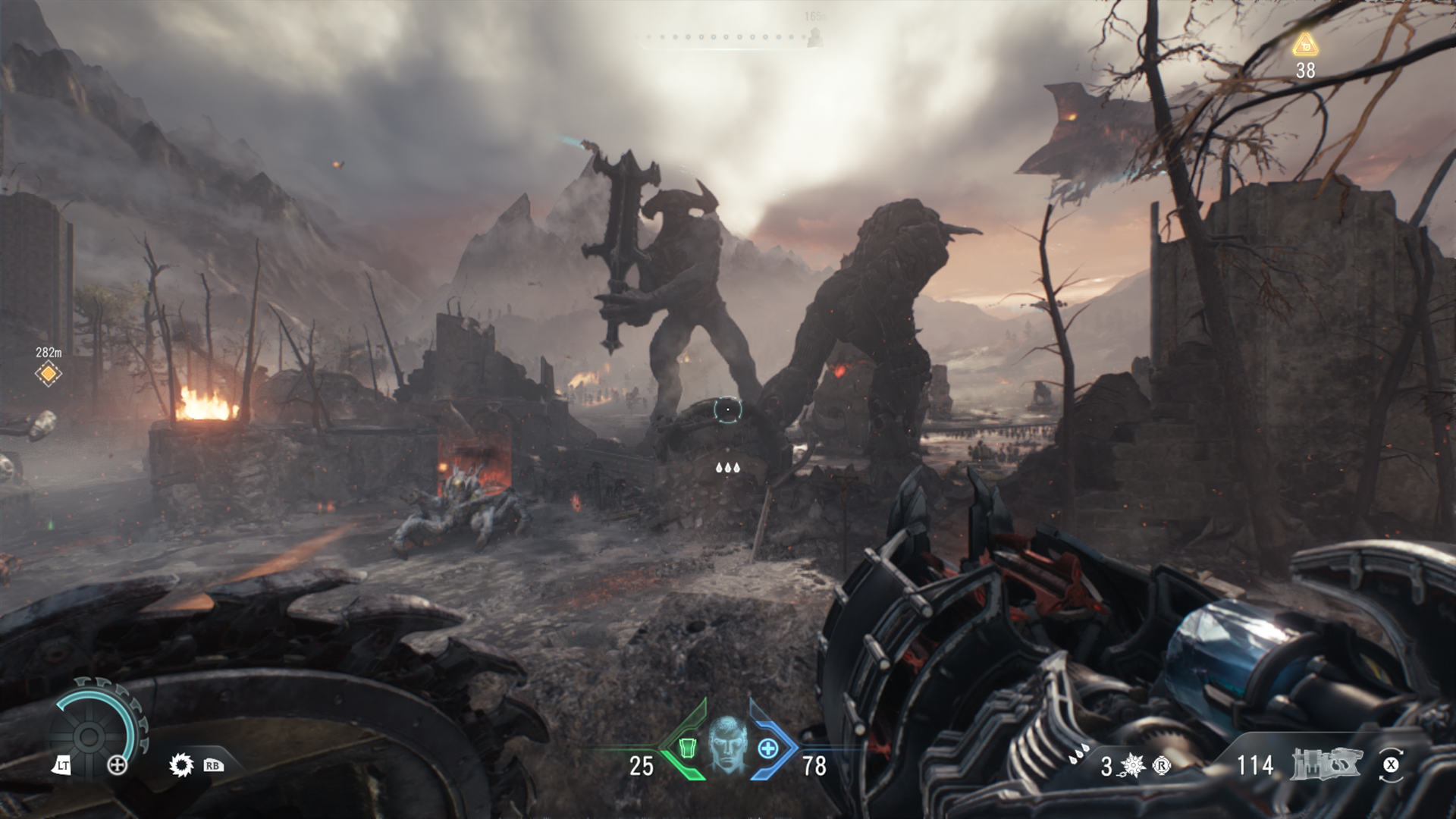
Task: Click the green armor icon
Action: (687, 748)
